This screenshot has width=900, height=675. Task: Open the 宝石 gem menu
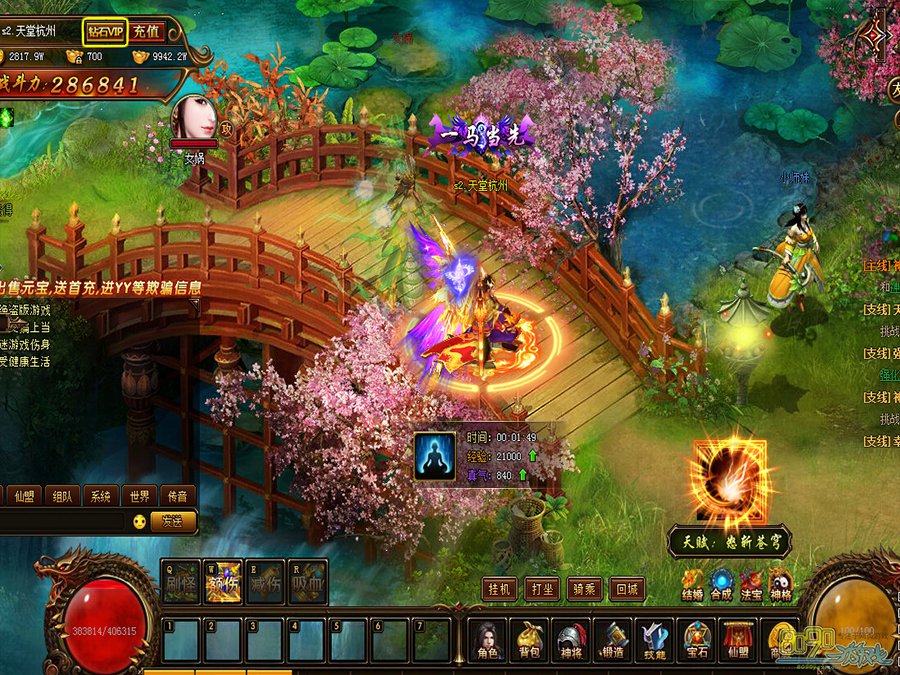pyautogui.click(x=697, y=640)
